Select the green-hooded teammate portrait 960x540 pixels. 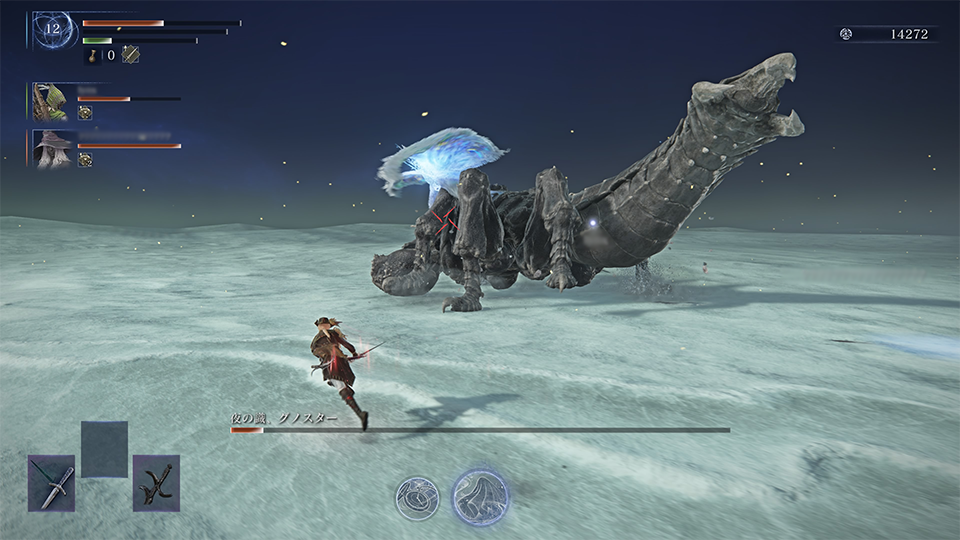pyautogui.click(x=49, y=102)
